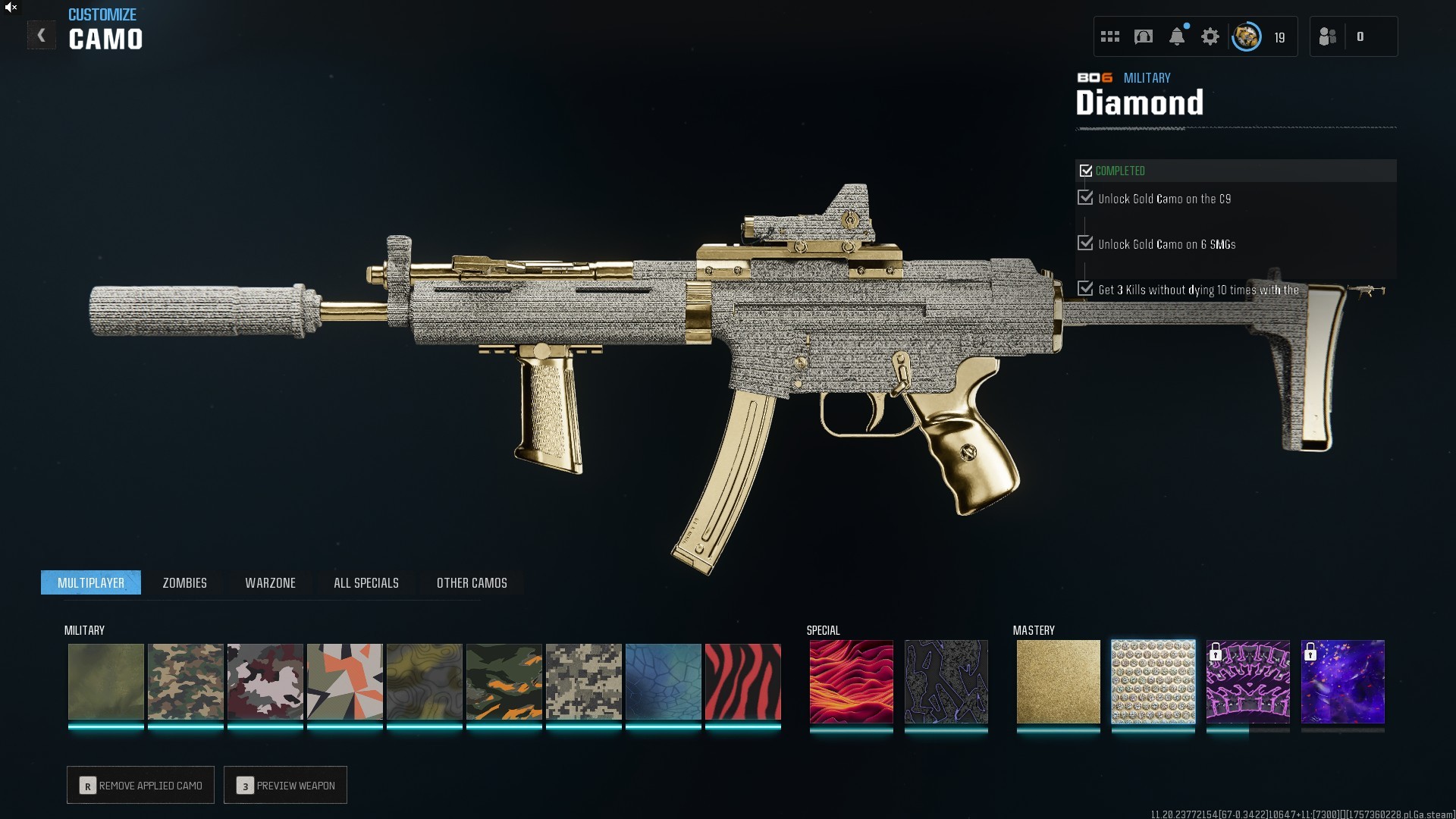
Task: Go back using the arrow button
Action: click(42, 35)
